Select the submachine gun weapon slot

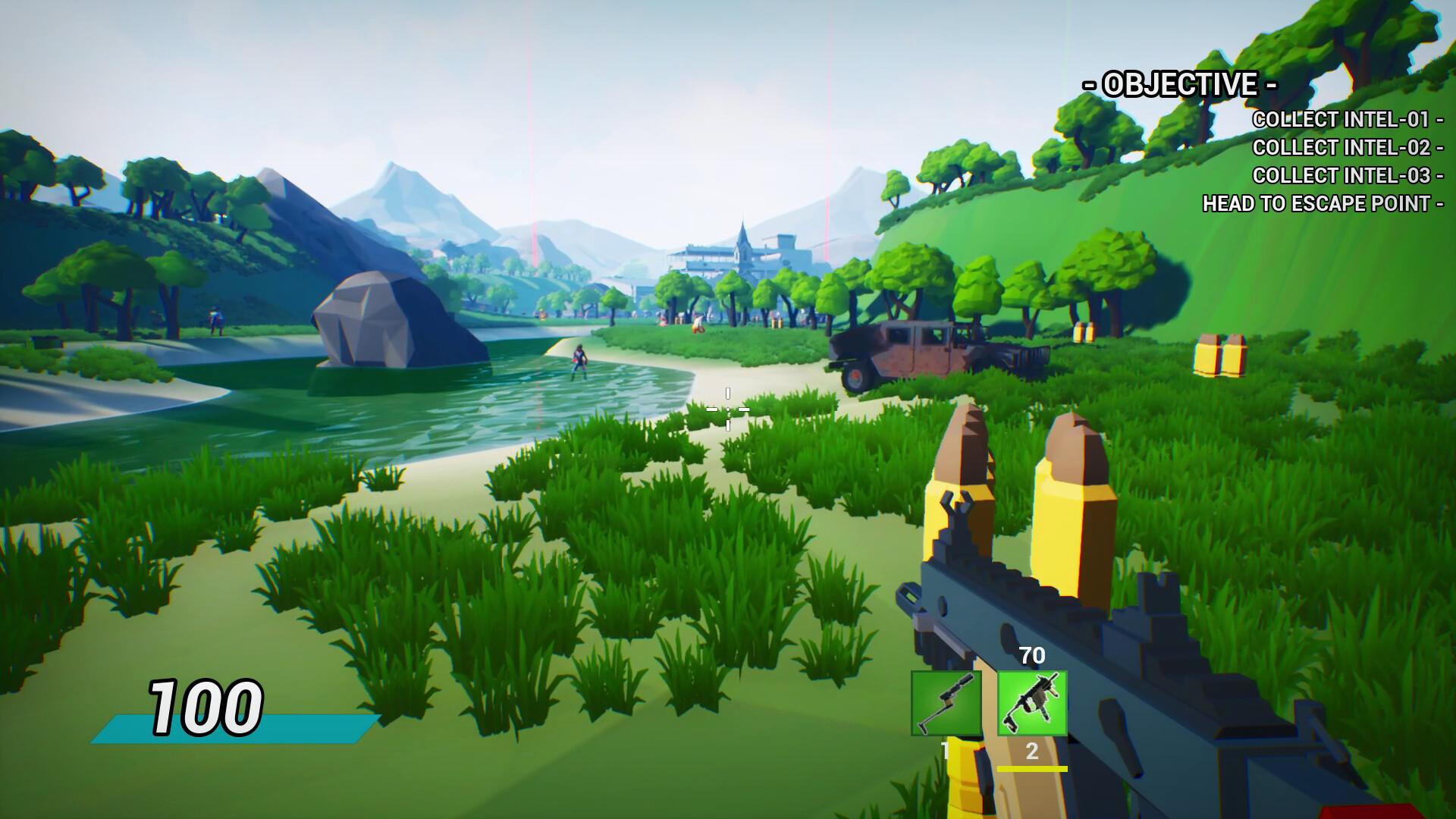click(x=1032, y=703)
